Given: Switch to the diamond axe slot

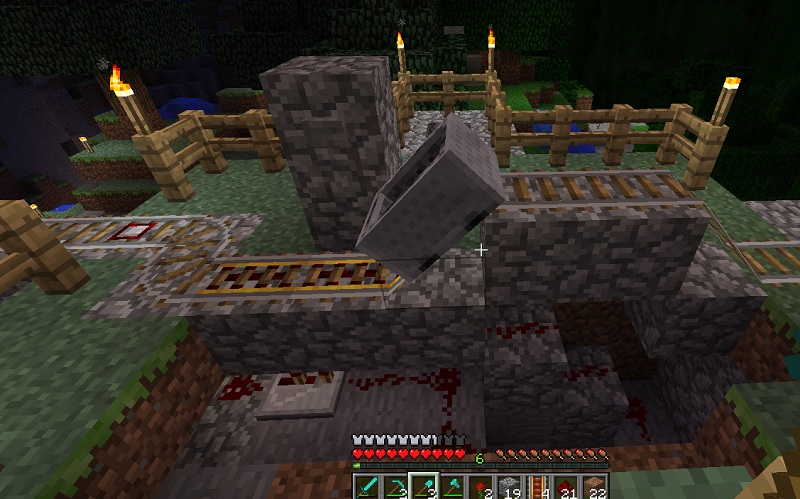Looking at the screenshot, I should pyautogui.click(x=452, y=487).
